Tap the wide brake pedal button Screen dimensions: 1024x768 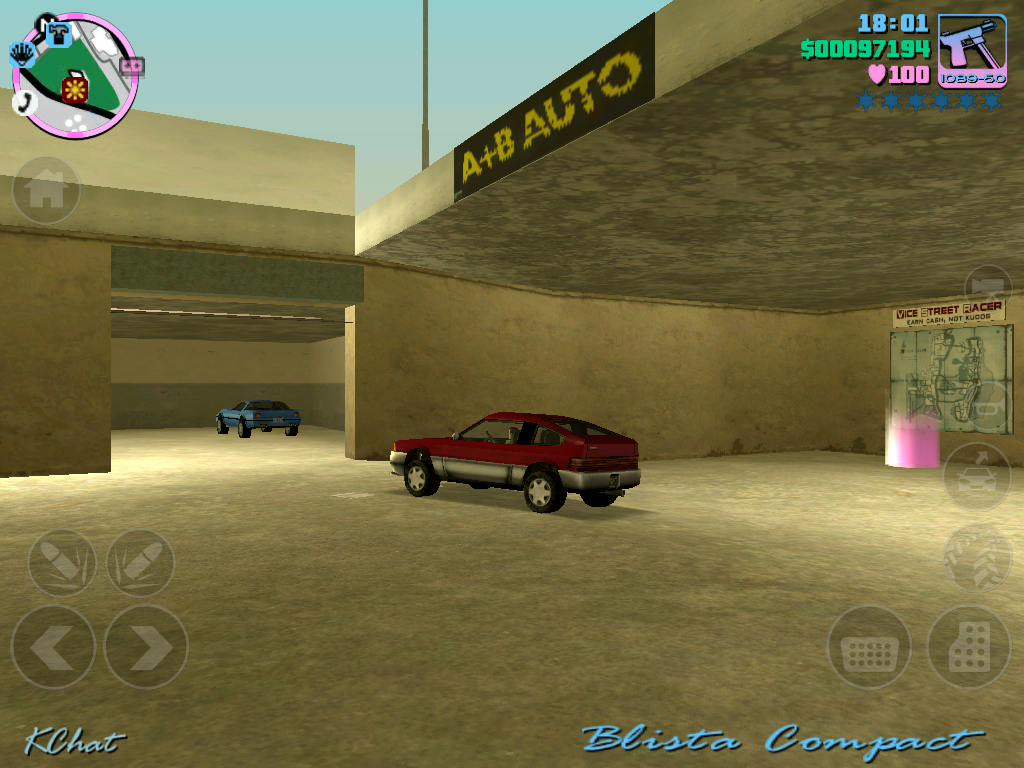(869, 648)
